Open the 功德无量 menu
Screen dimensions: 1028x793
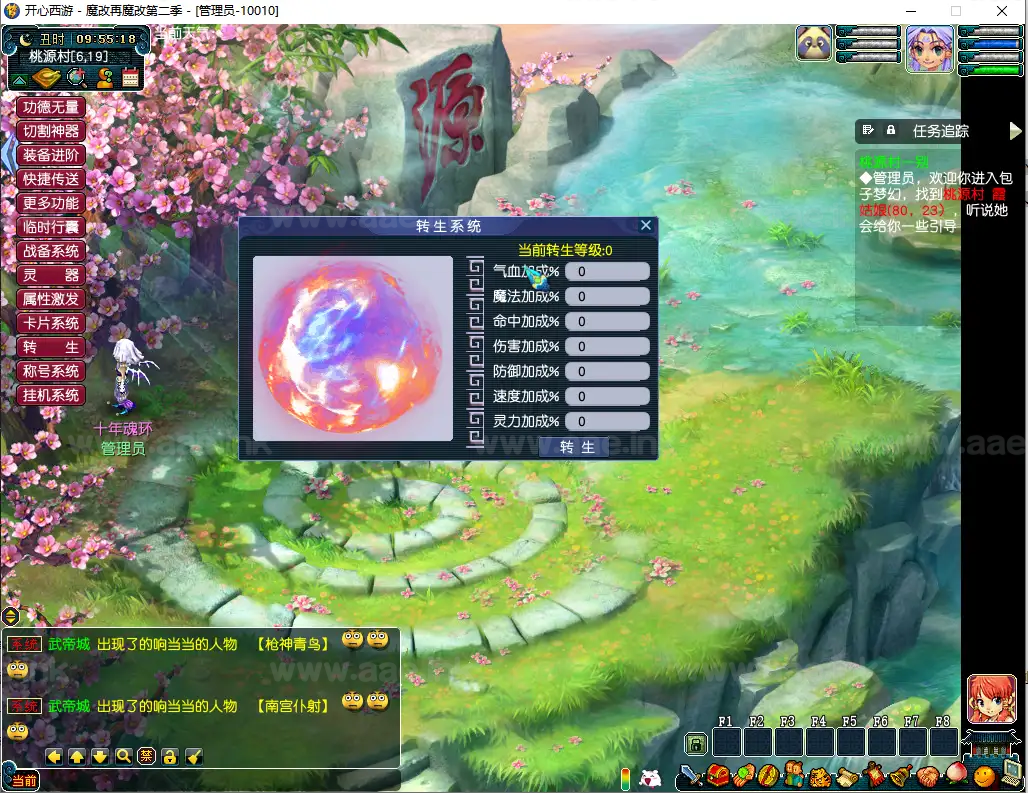51,107
